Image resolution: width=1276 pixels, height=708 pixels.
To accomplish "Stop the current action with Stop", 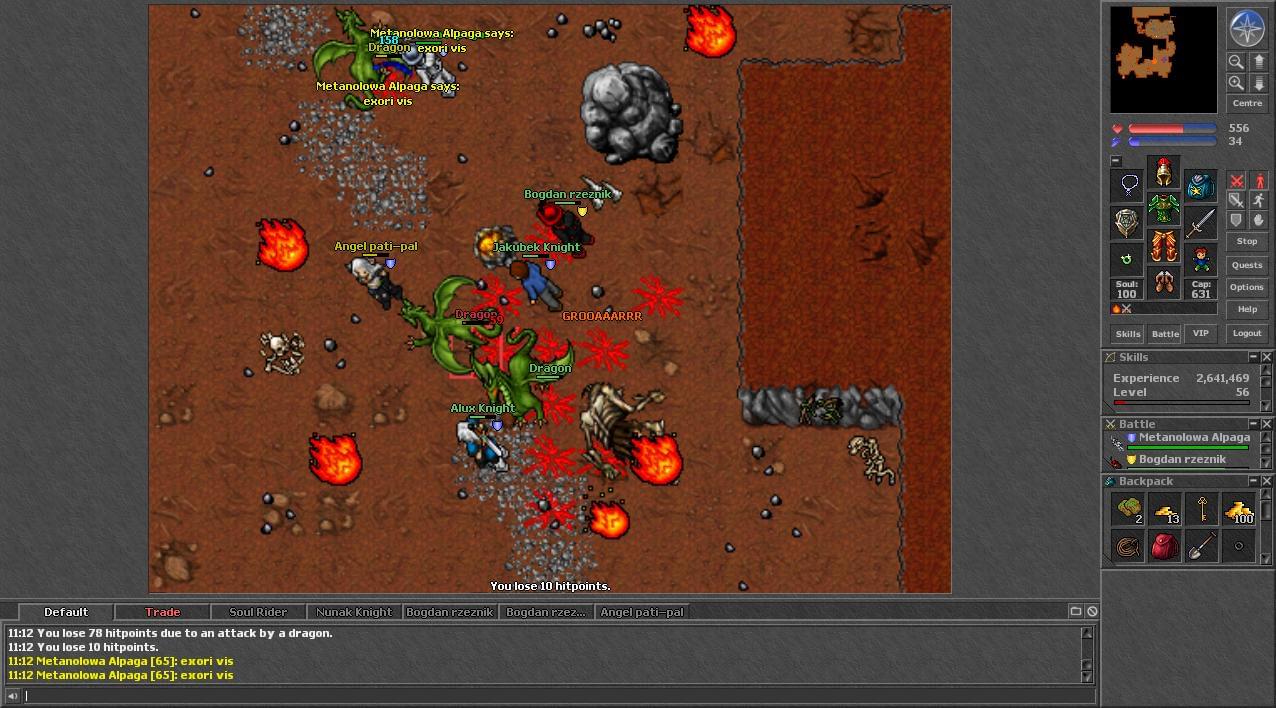I will coord(1247,241).
